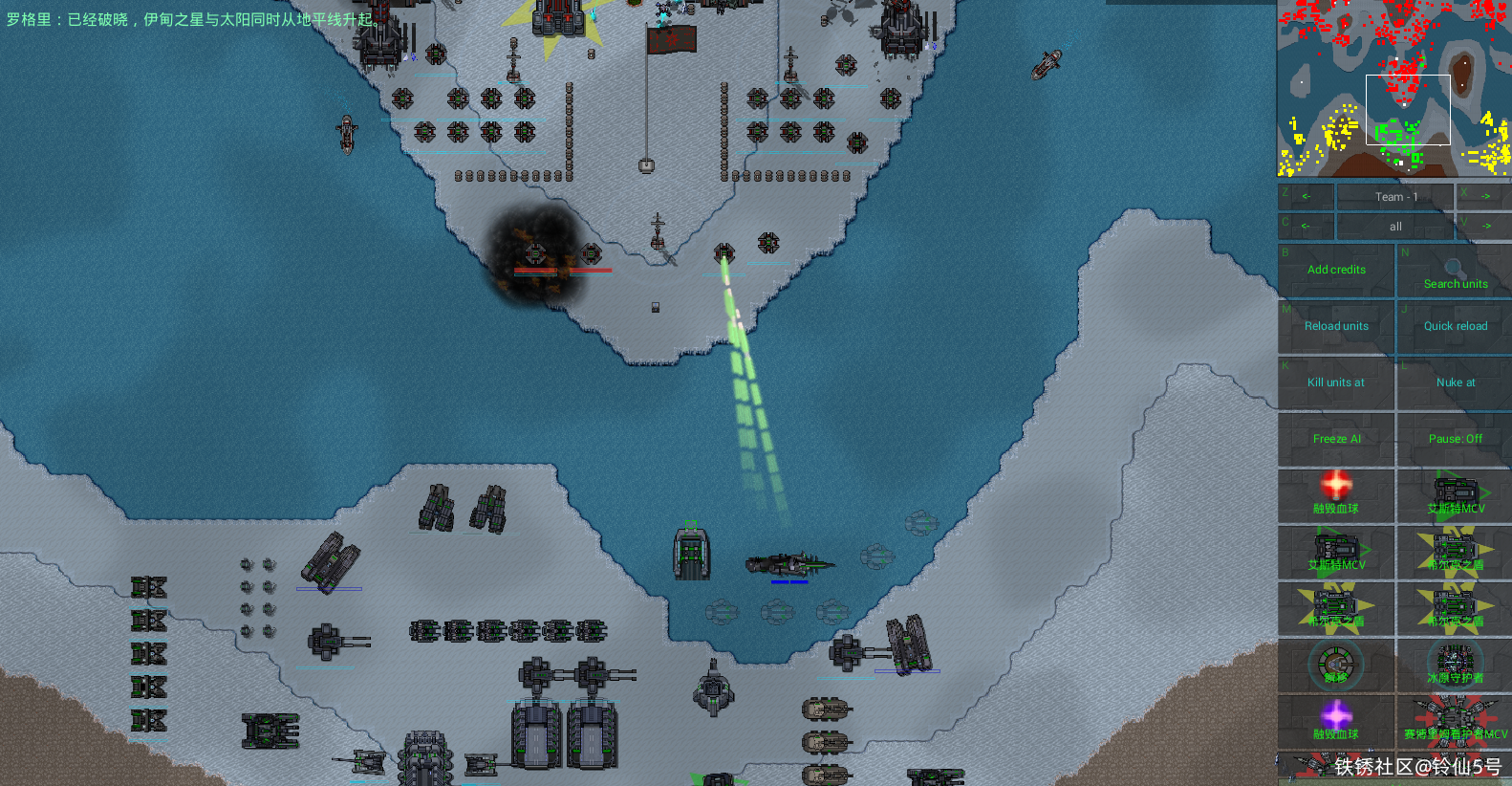
Task: Activate Quick reload
Action: (1455, 327)
